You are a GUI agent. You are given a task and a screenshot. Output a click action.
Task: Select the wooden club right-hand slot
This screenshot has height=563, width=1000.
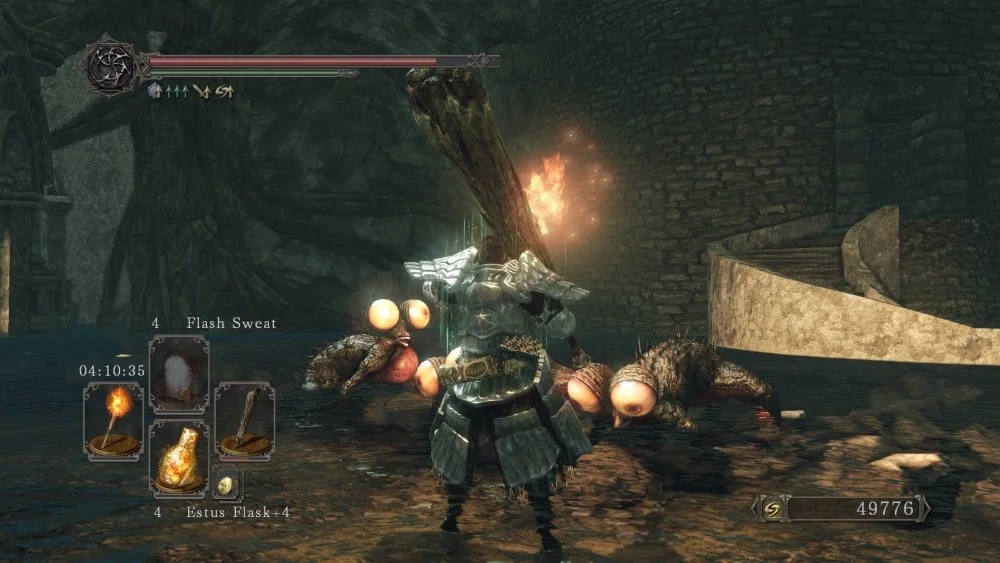coord(244,421)
